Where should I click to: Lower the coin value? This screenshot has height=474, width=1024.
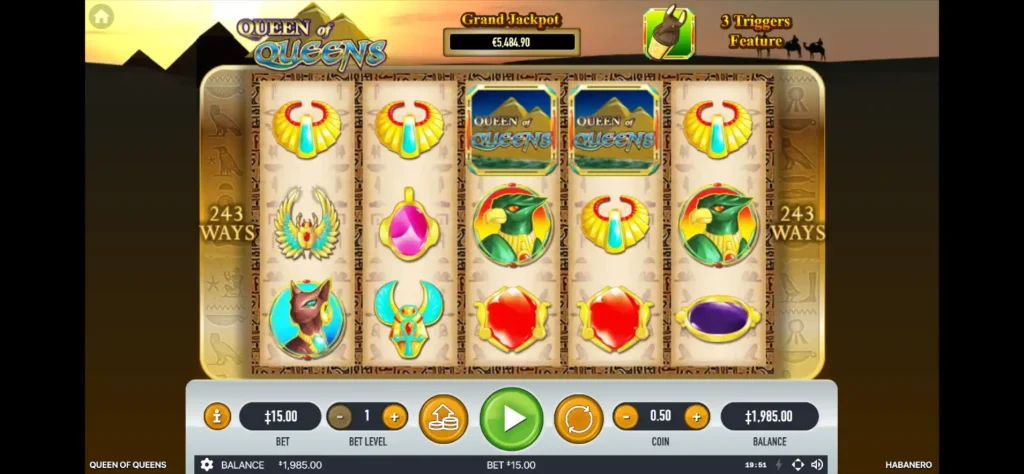coord(626,416)
